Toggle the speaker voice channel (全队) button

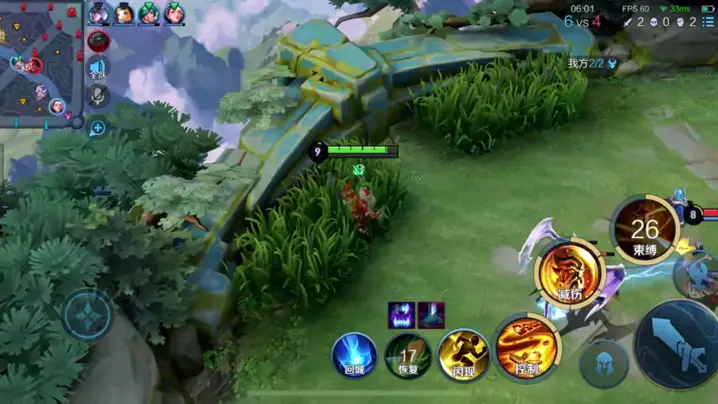pos(98,69)
